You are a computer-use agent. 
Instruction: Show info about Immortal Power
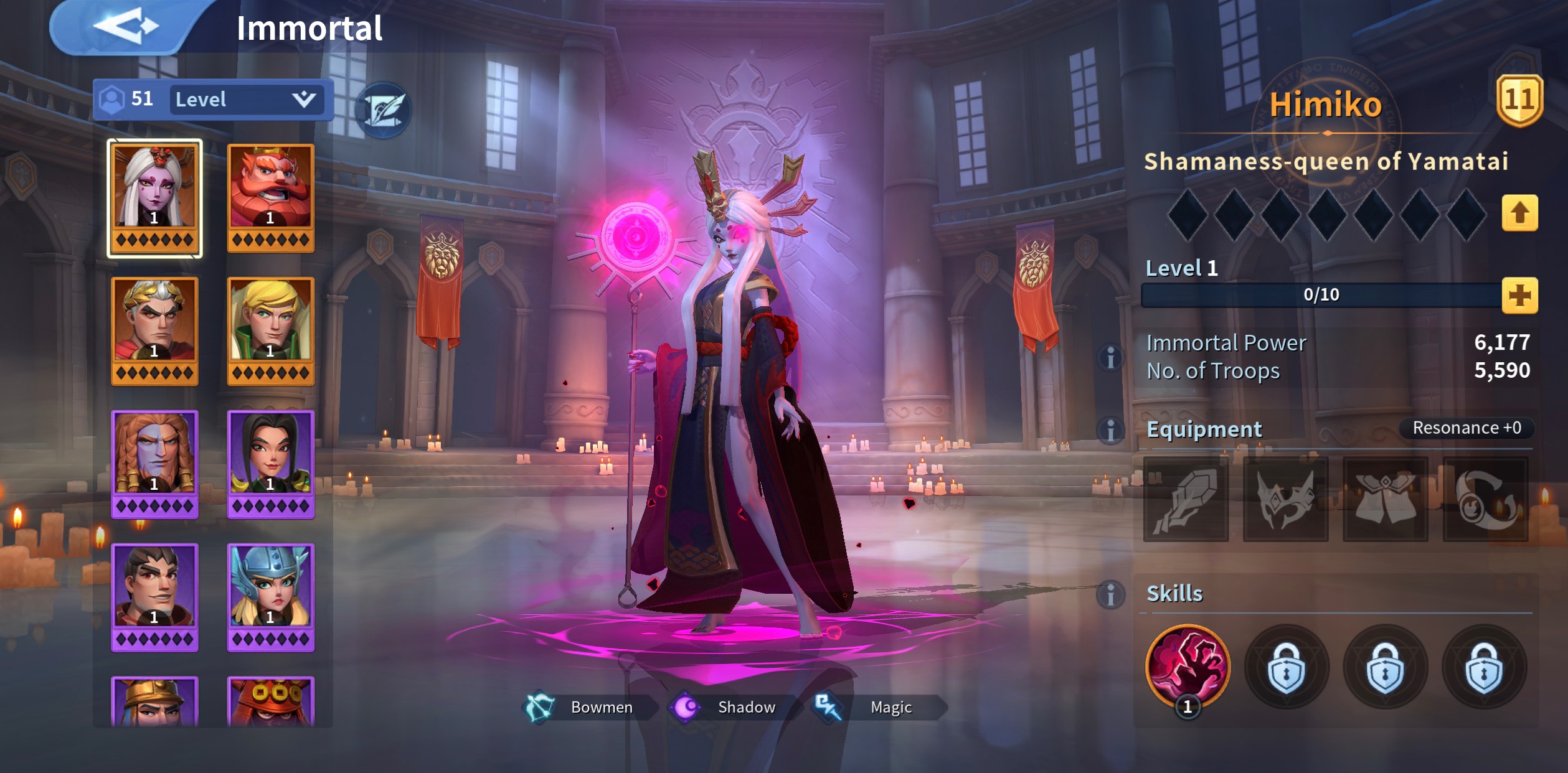pyautogui.click(x=1110, y=358)
